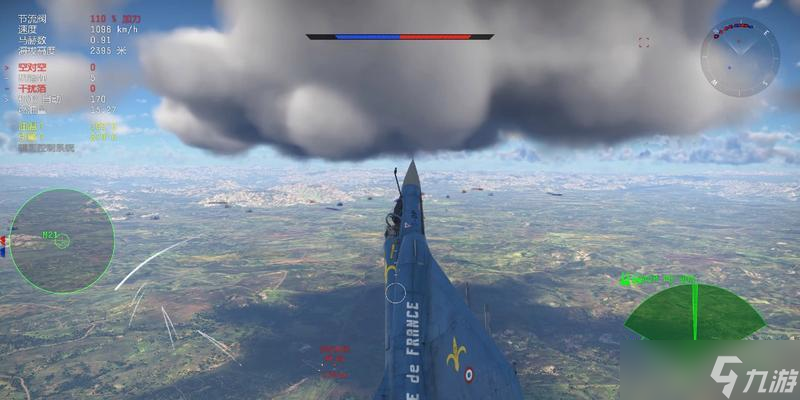The image size is (800, 400).
Task: Click the green circular radar display
Action: 62,241
